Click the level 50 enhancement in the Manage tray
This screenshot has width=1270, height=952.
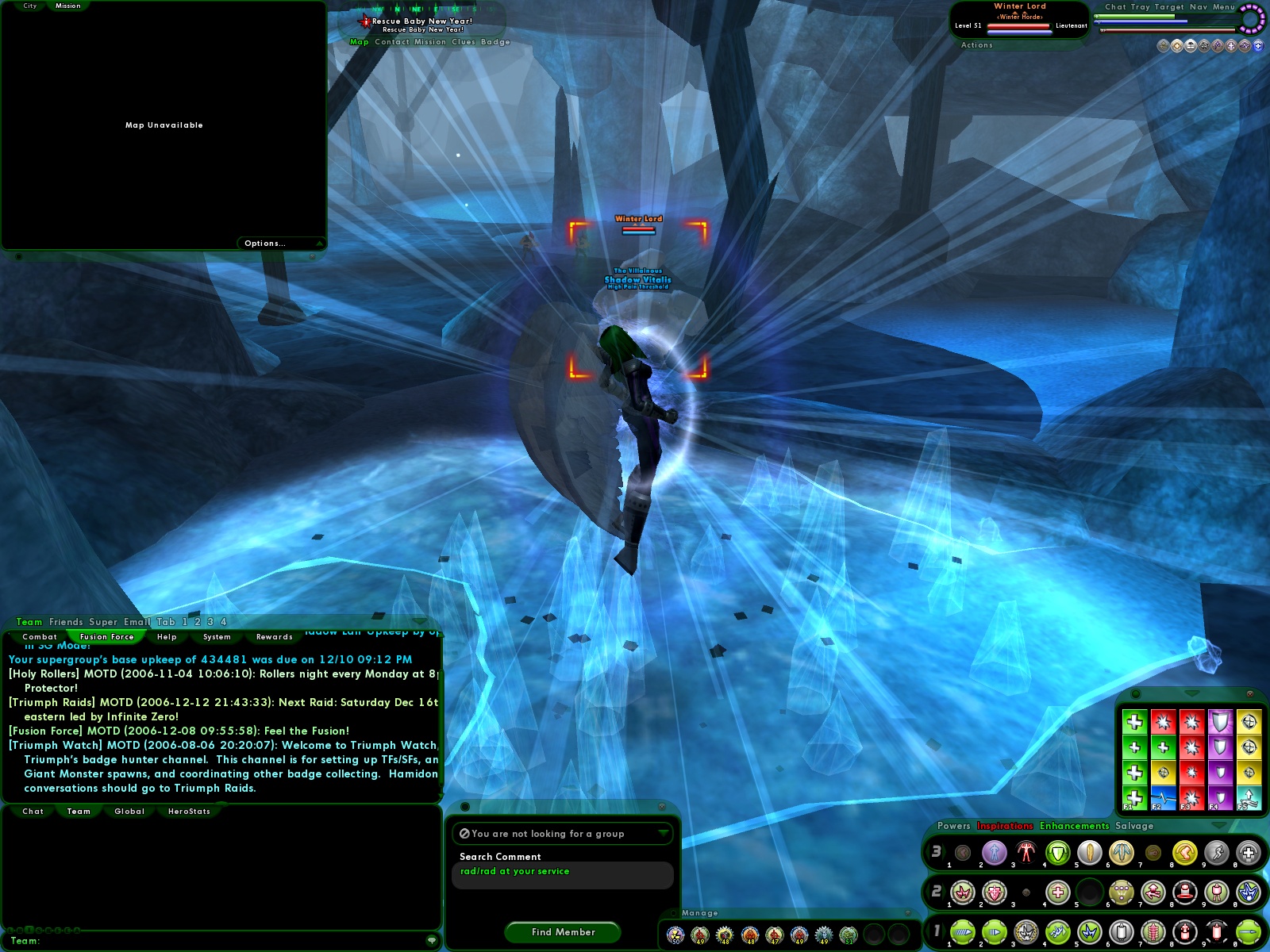coord(675,934)
